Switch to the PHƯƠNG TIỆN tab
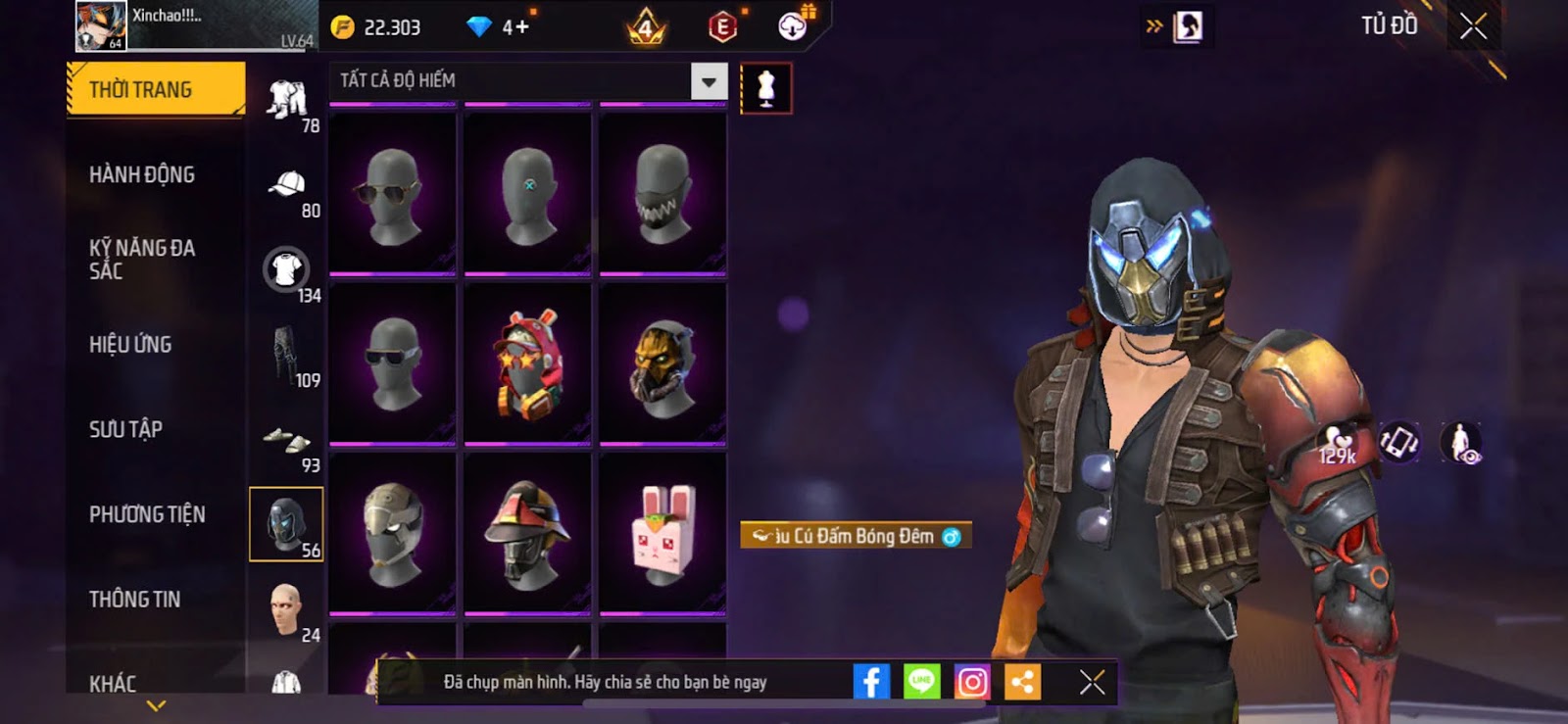The width and height of the screenshot is (1568, 724). (x=147, y=514)
